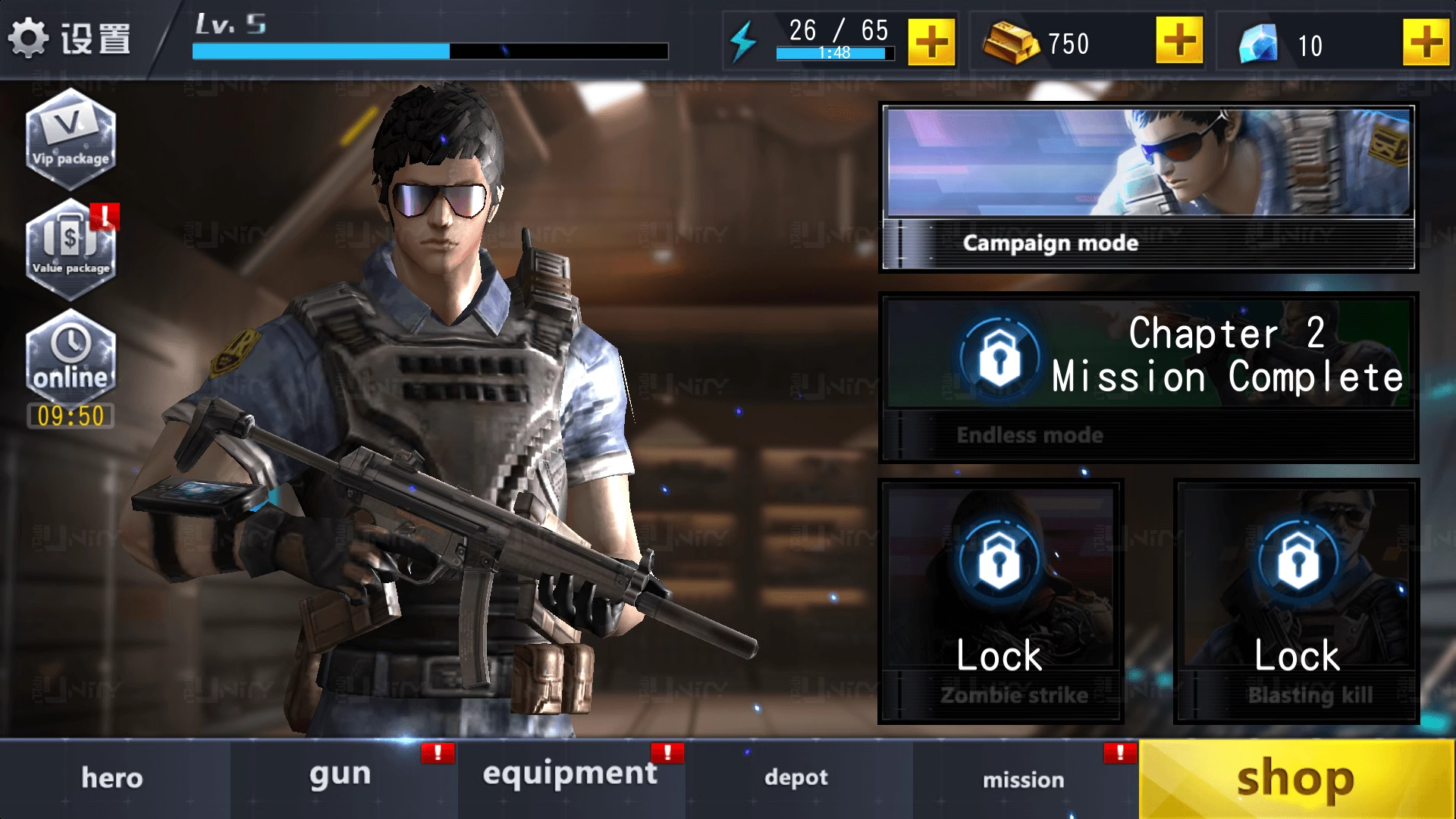
Task: Select the depot menu item
Action: (795, 777)
